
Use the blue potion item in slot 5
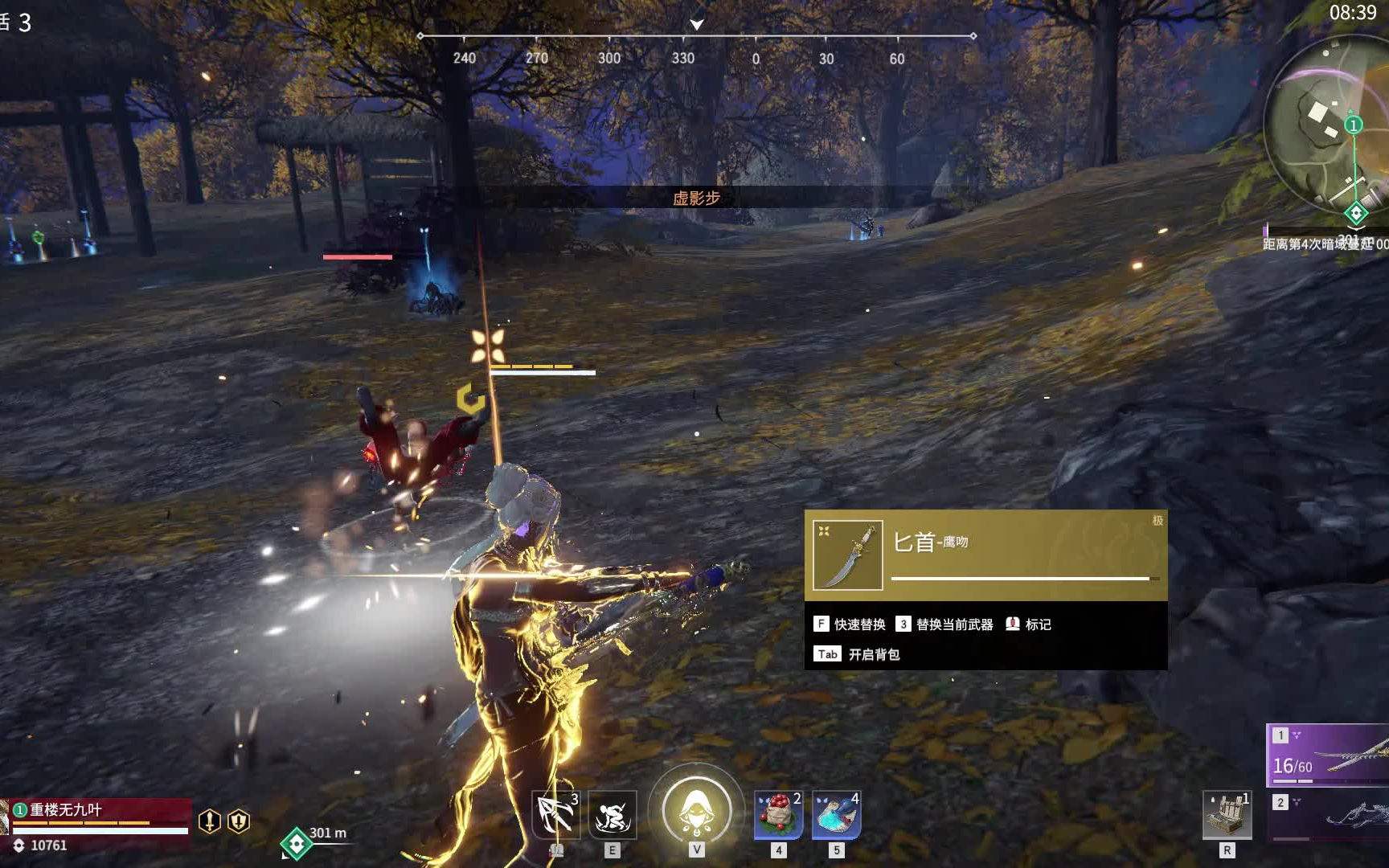click(x=836, y=815)
